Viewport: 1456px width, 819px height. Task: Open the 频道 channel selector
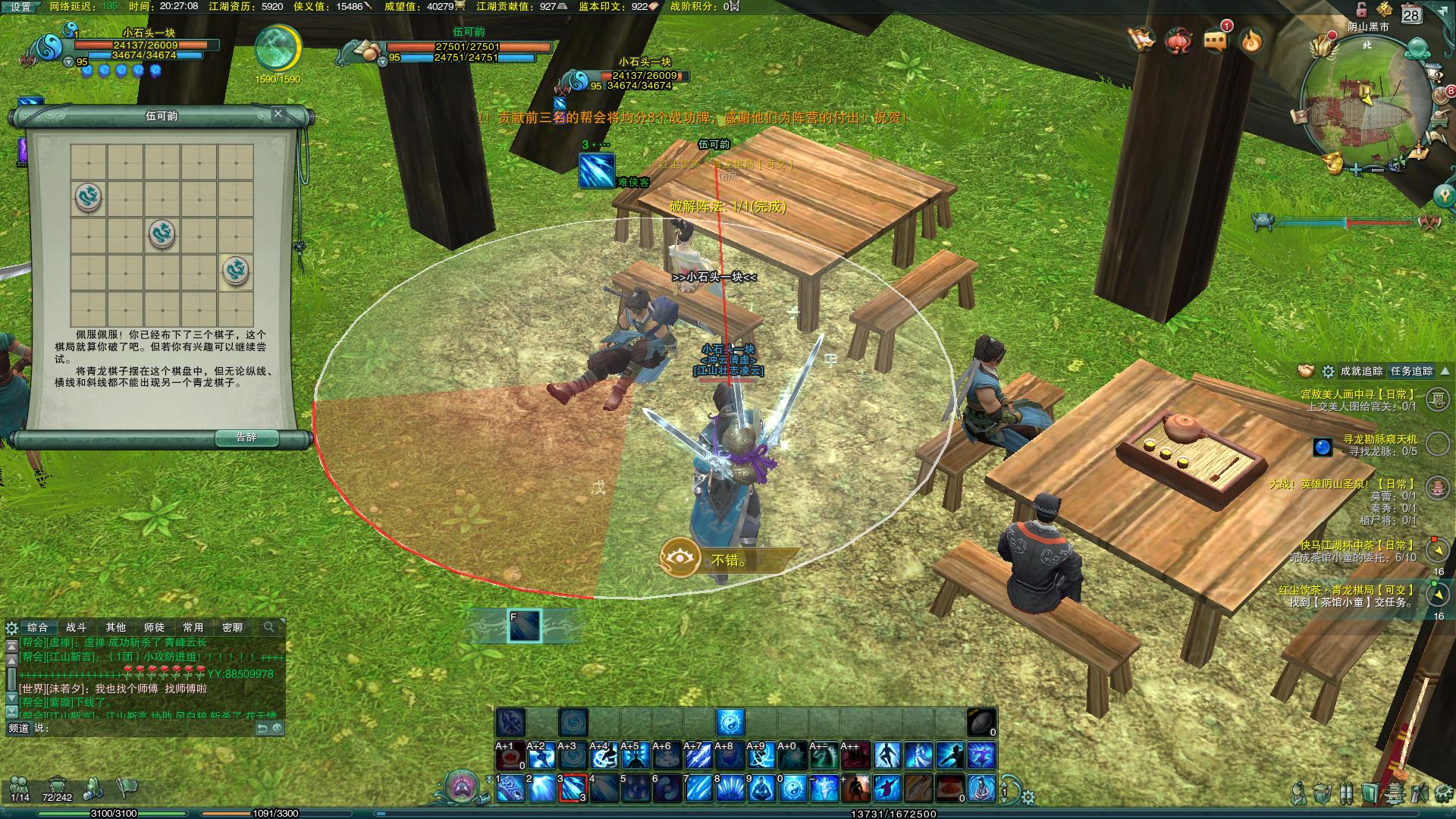pyautogui.click(x=18, y=727)
